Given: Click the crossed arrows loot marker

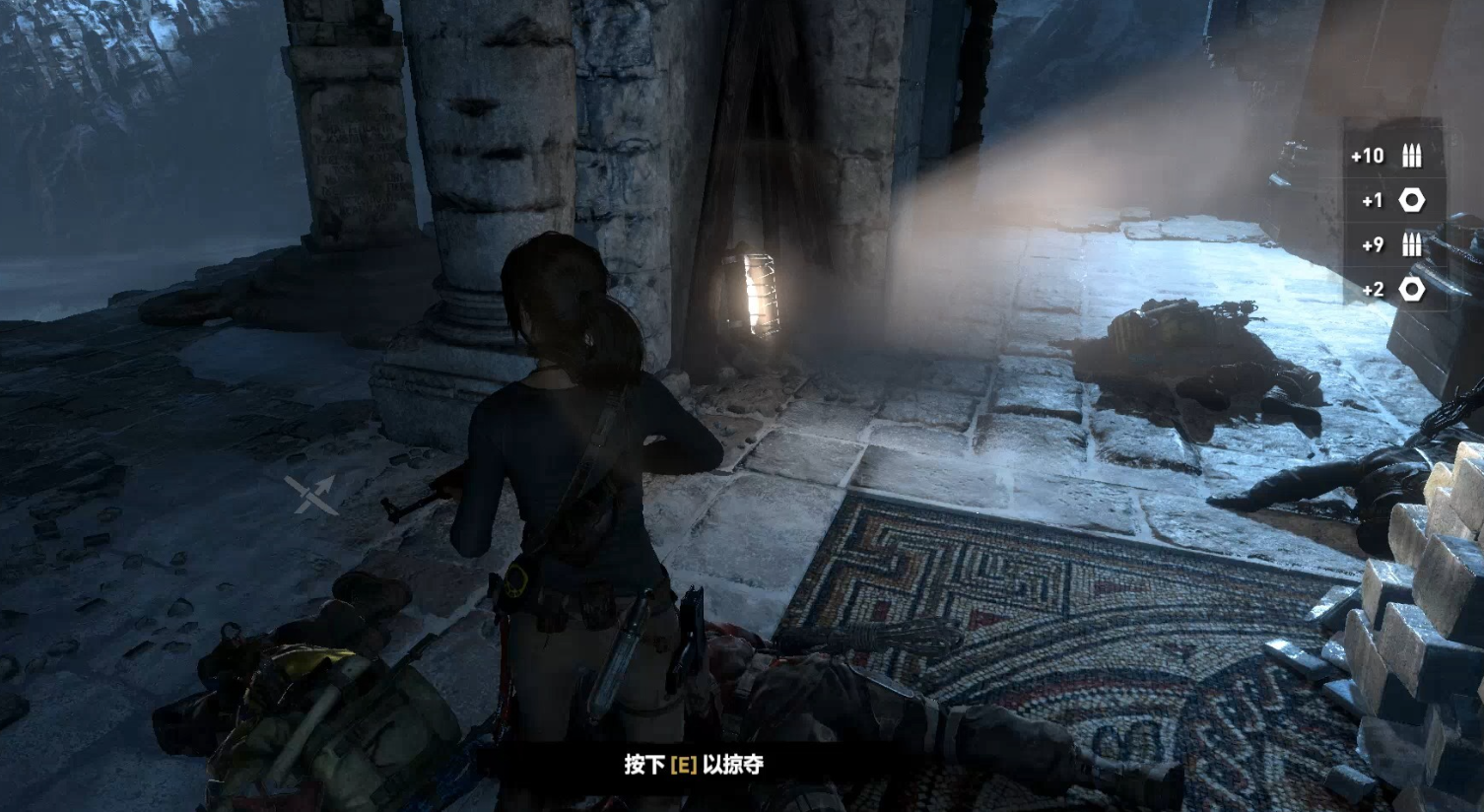Looking at the screenshot, I should coord(311,494).
